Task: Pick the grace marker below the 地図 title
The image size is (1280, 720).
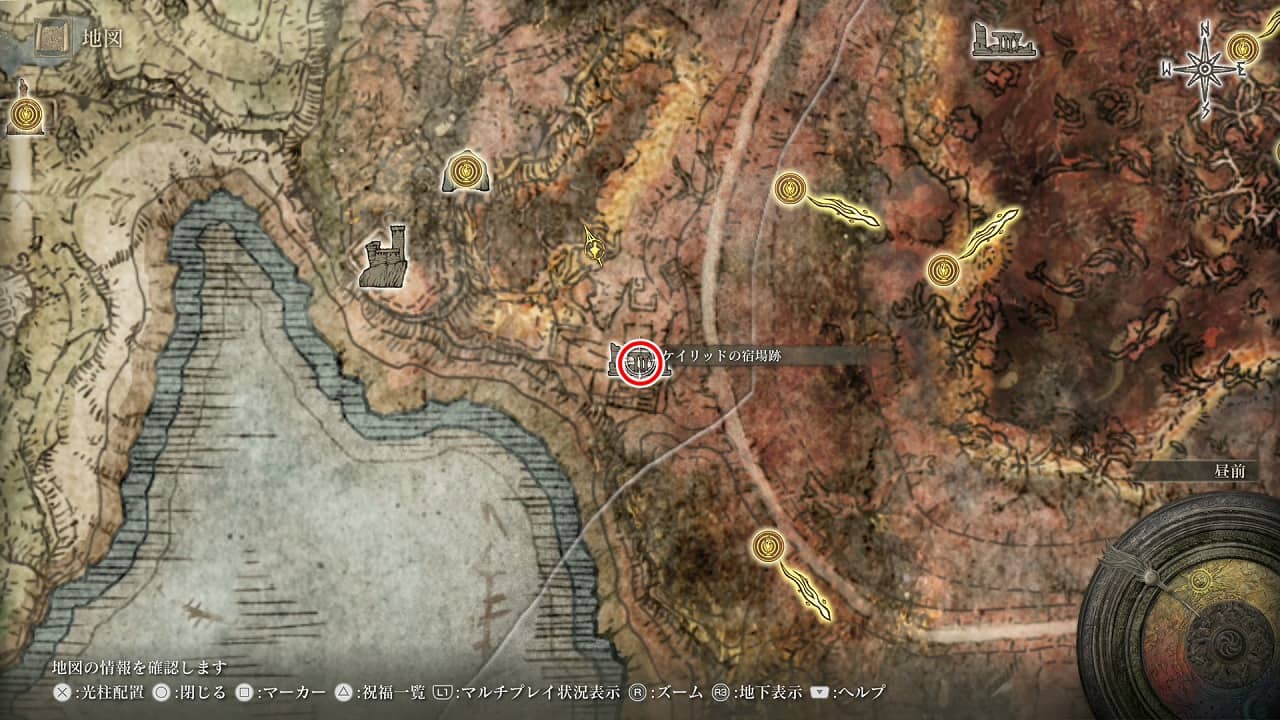Action: pos(25,116)
